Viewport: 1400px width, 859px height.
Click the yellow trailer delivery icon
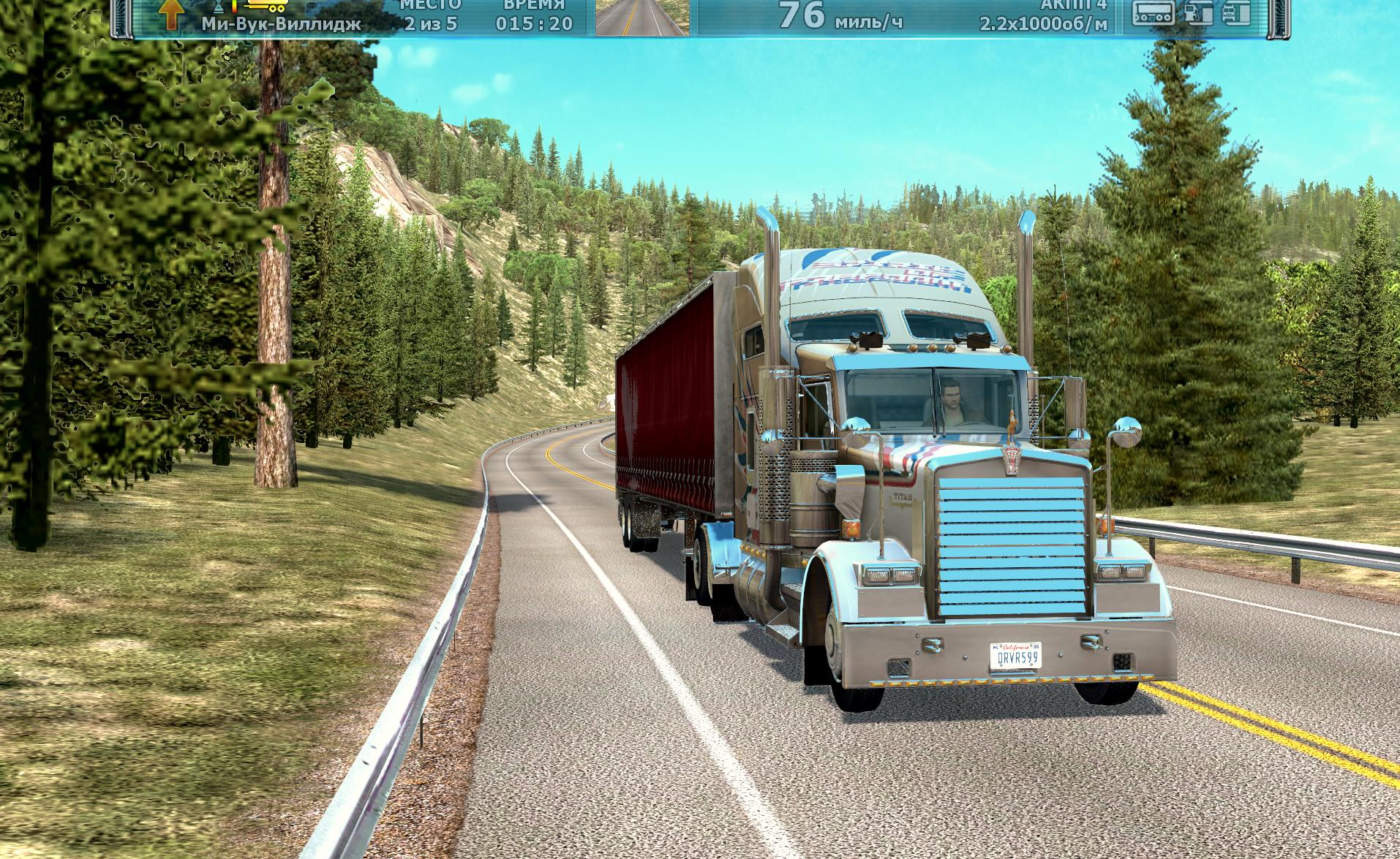pyautogui.click(x=266, y=7)
